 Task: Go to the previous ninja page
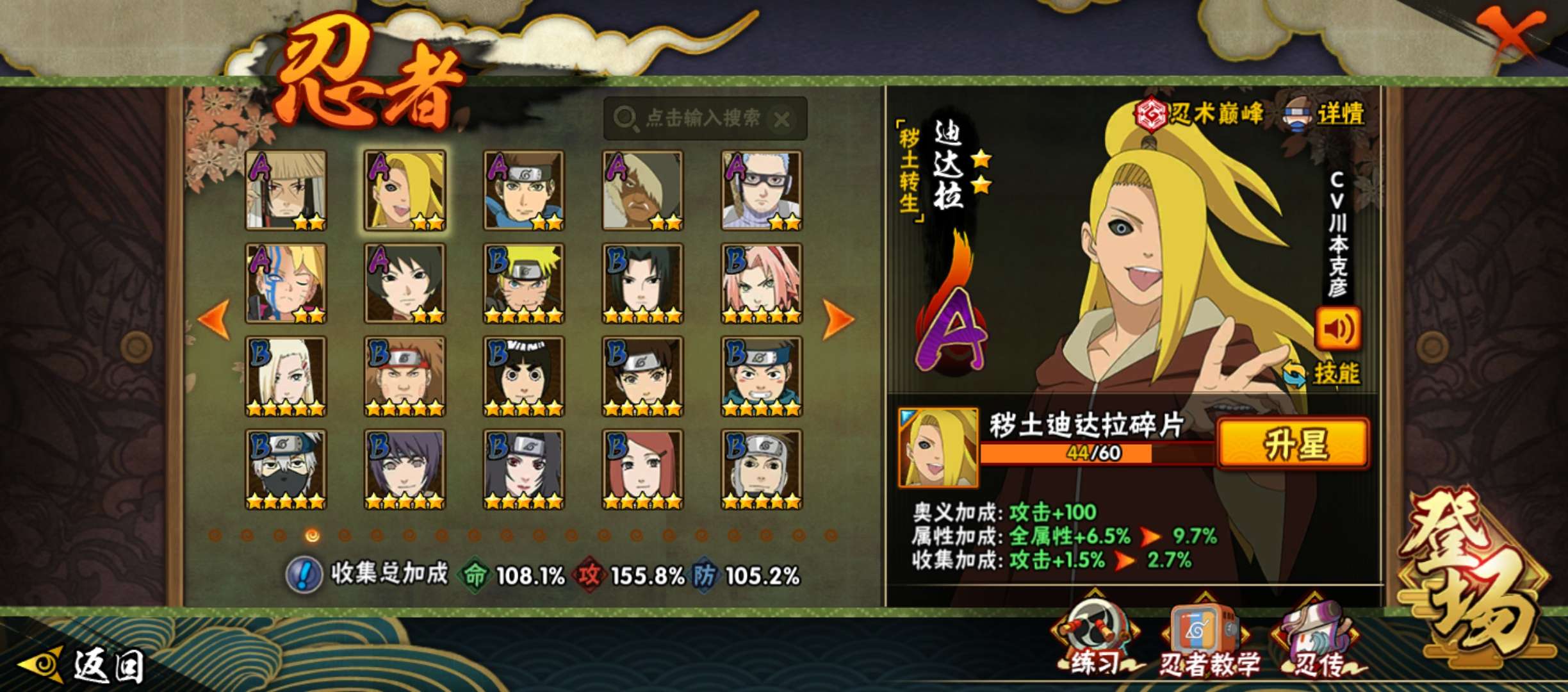click(215, 318)
